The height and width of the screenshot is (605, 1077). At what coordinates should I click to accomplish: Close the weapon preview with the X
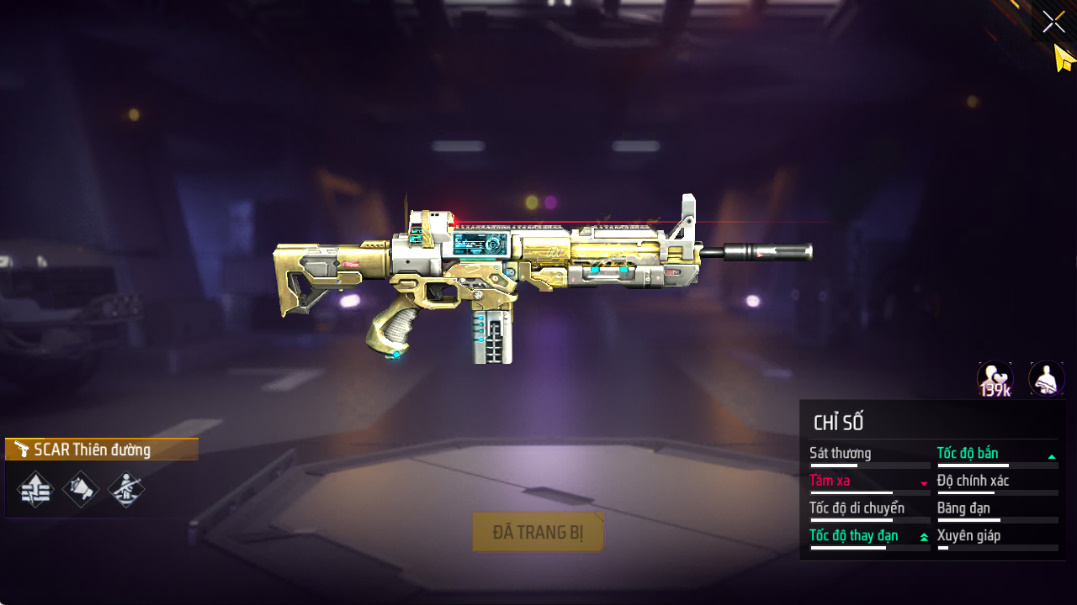pos(1053,22)
